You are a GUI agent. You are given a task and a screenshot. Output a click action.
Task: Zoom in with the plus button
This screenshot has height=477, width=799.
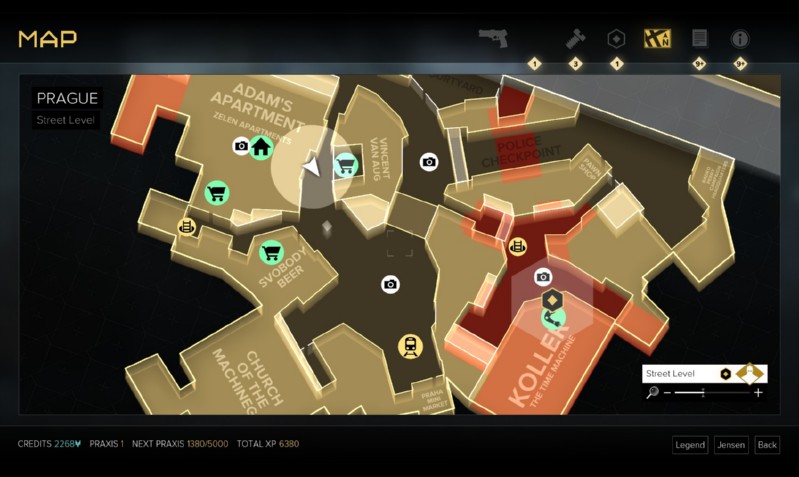(x=758, y=393)
